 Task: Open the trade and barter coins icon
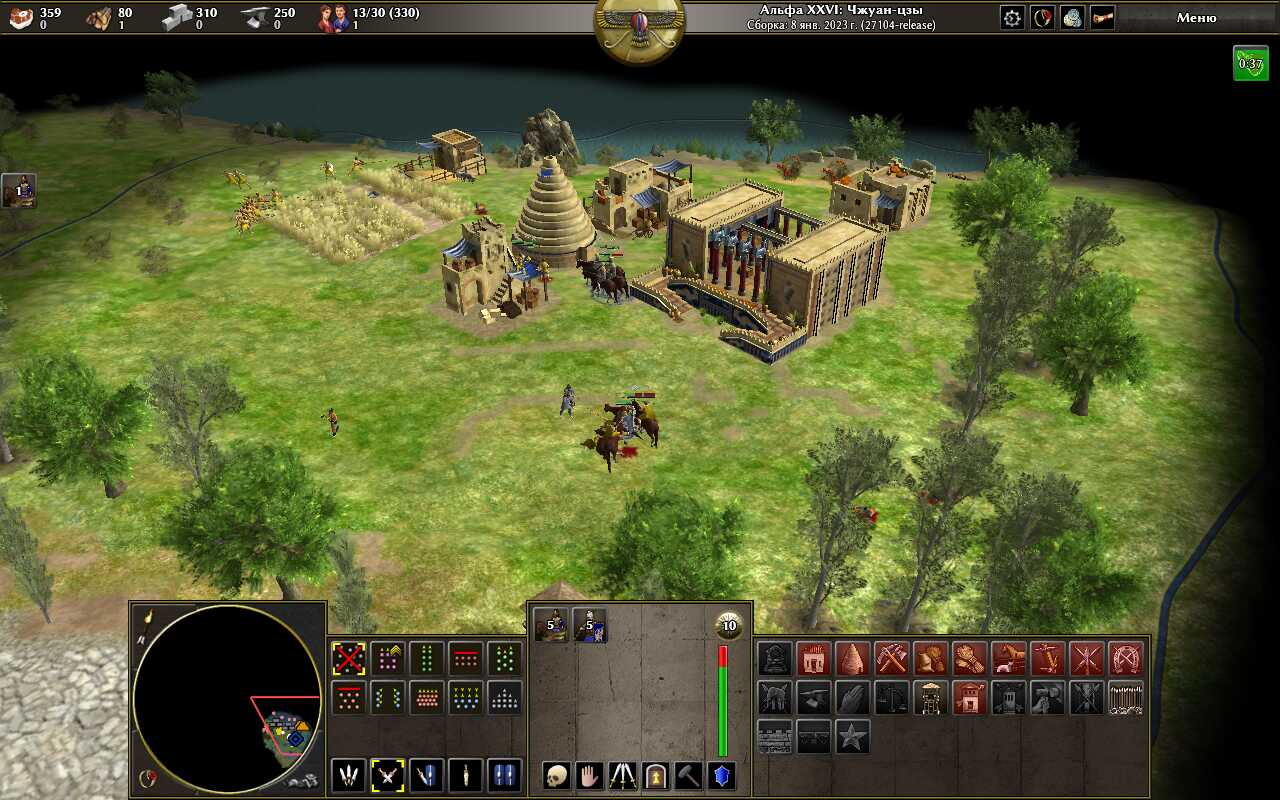(x=1072, y=18)
